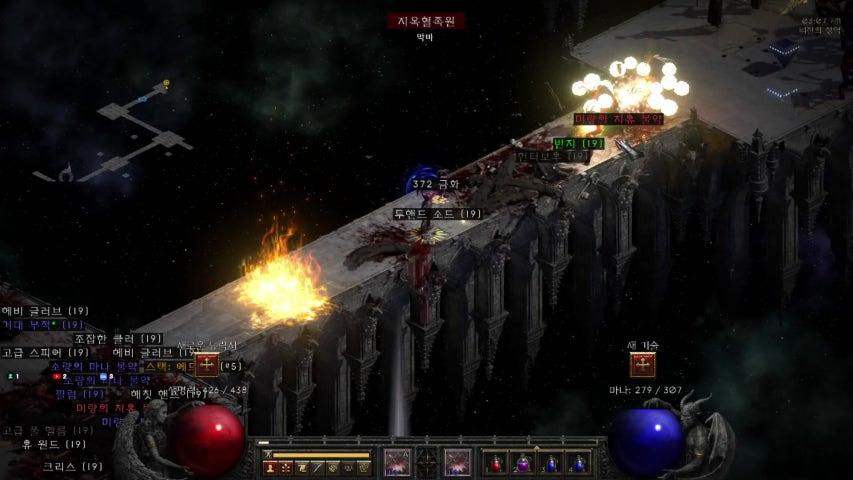This screenshot has width=853, height=480.
Task: Open the character sheet from mini menu
Action: (x=271, y=467)
